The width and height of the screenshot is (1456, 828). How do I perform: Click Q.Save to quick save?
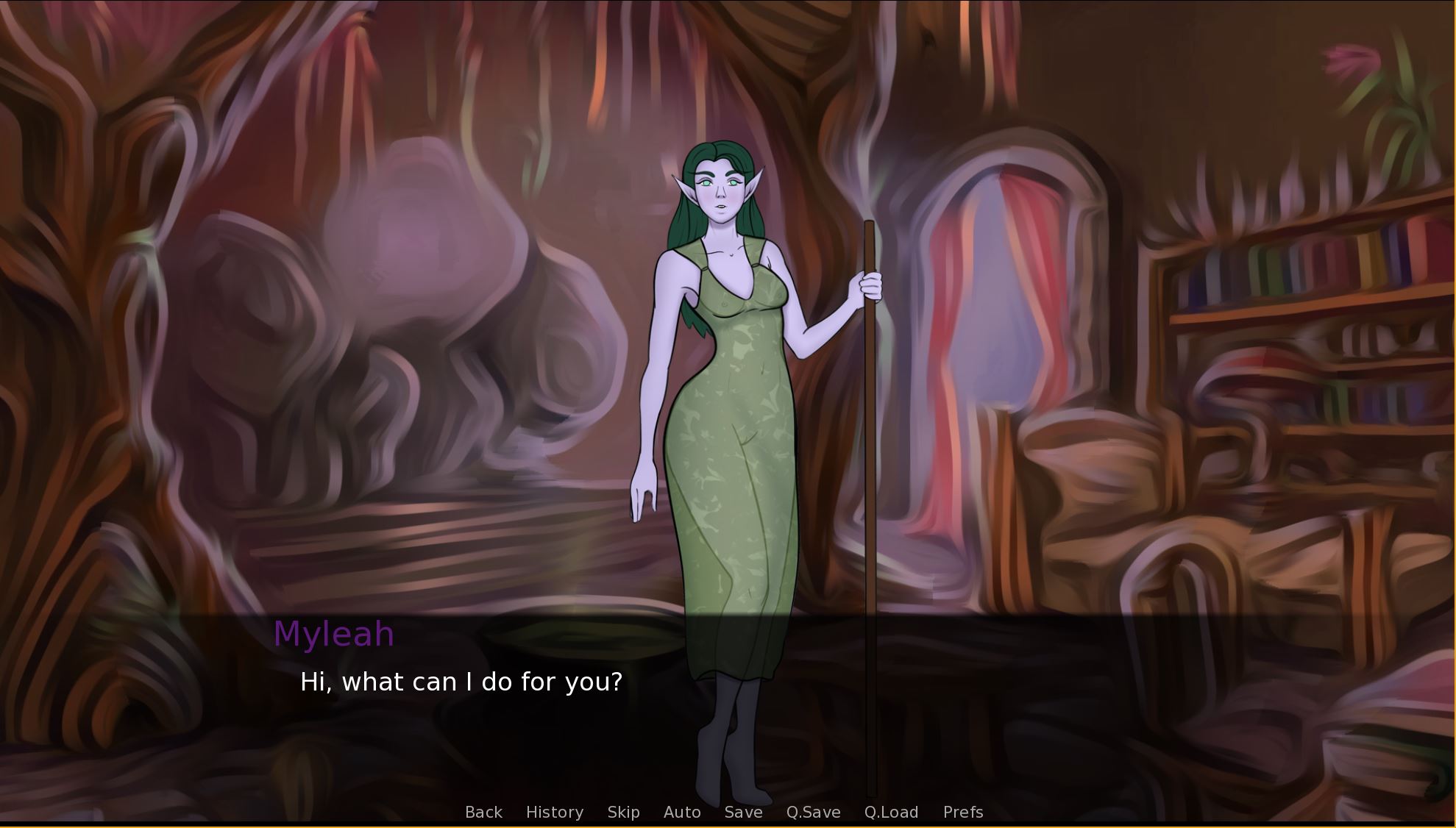[813, 812]
